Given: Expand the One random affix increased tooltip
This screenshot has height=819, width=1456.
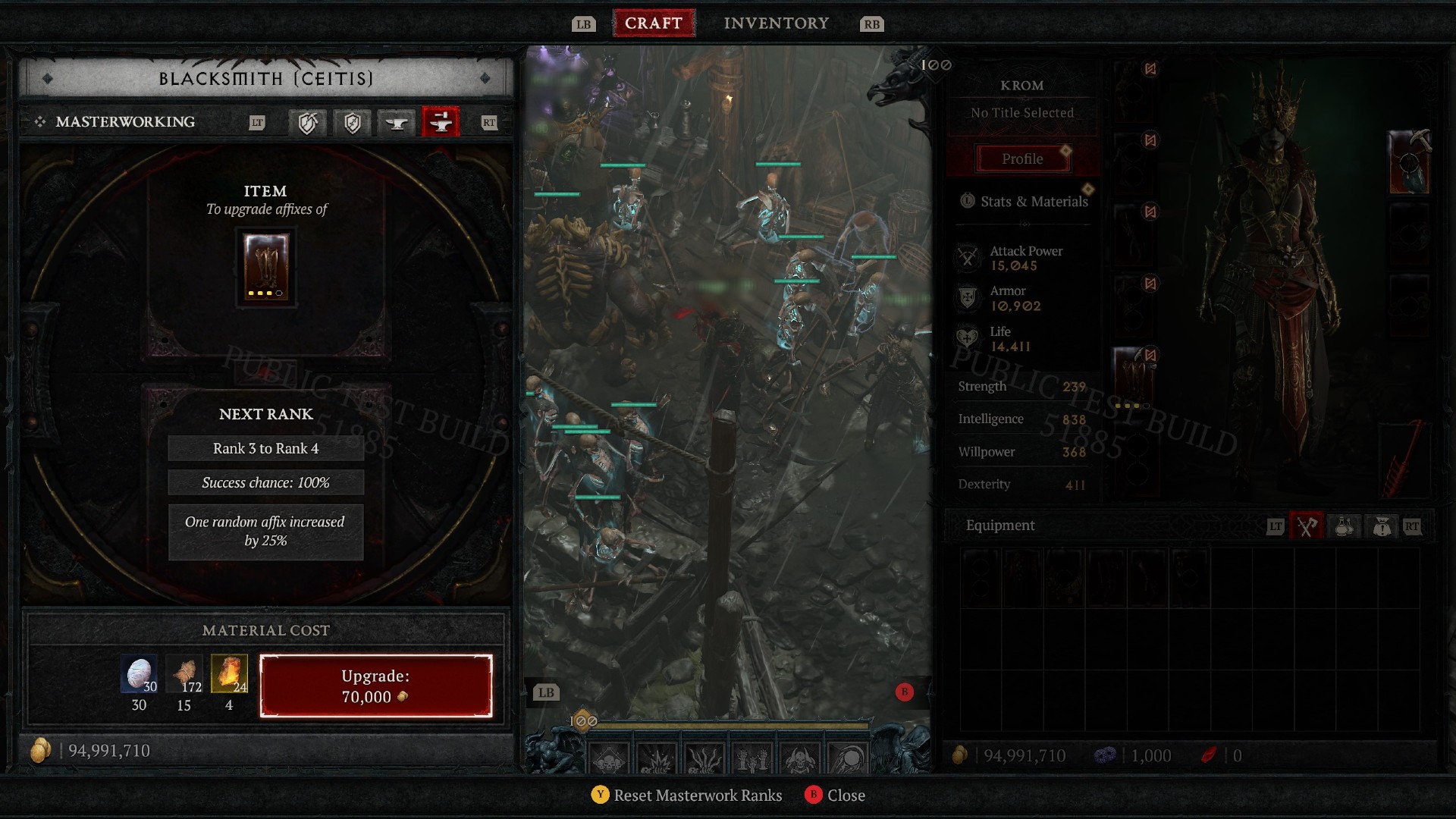Looking at the screenshot, I should coord(265,531).
